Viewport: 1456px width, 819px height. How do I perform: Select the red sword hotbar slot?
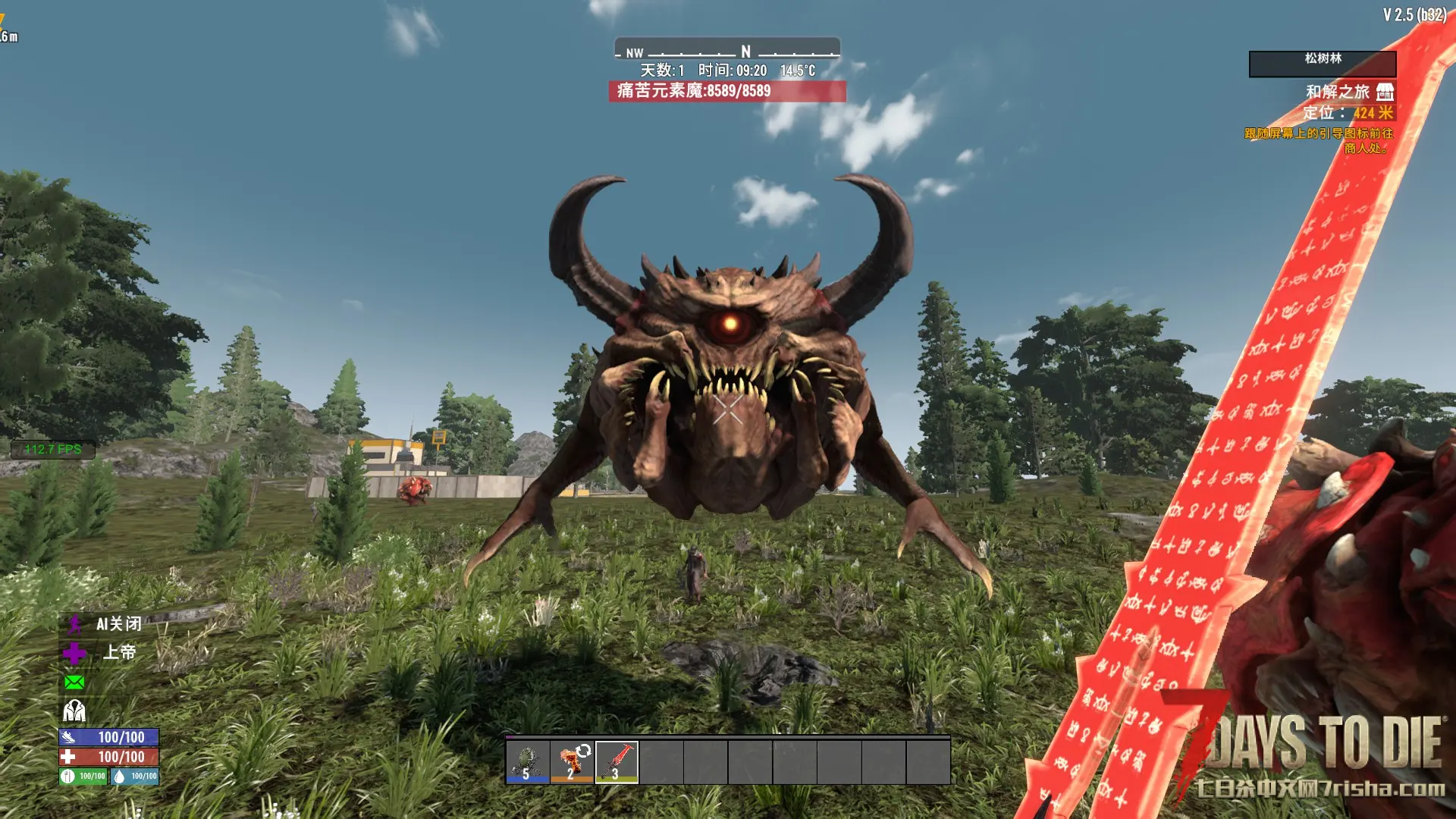[617, 761]
